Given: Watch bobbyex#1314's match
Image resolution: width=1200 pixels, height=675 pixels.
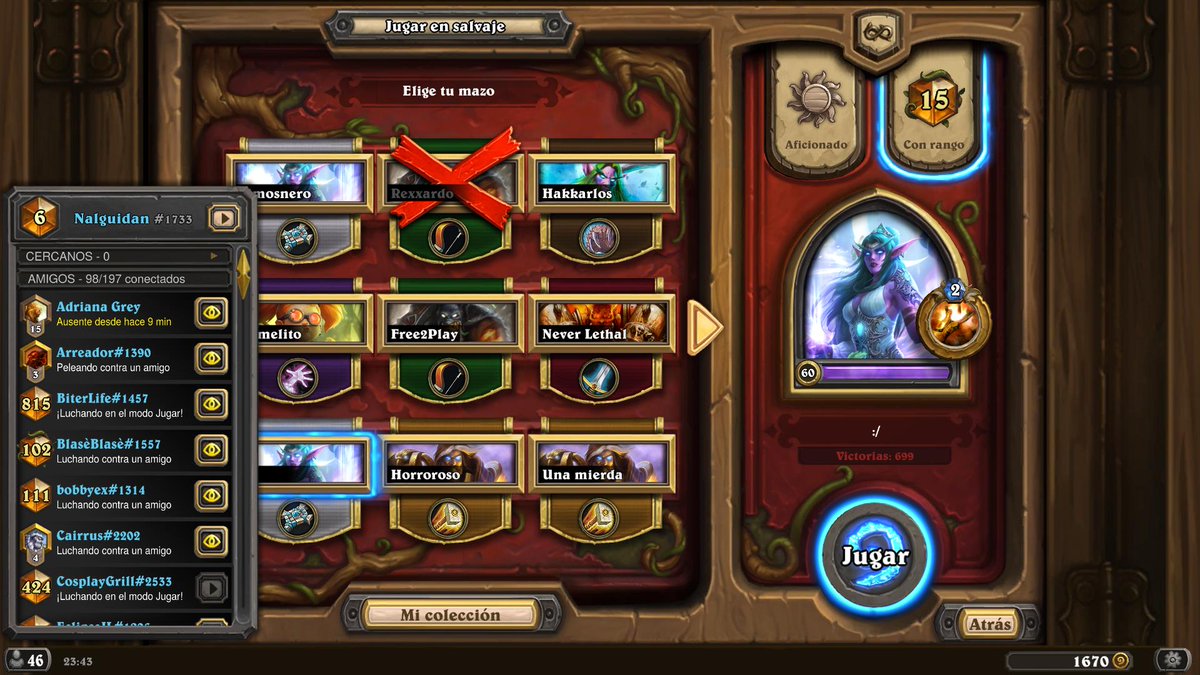Looking at the screenshot, I should [x=211, y=496].
